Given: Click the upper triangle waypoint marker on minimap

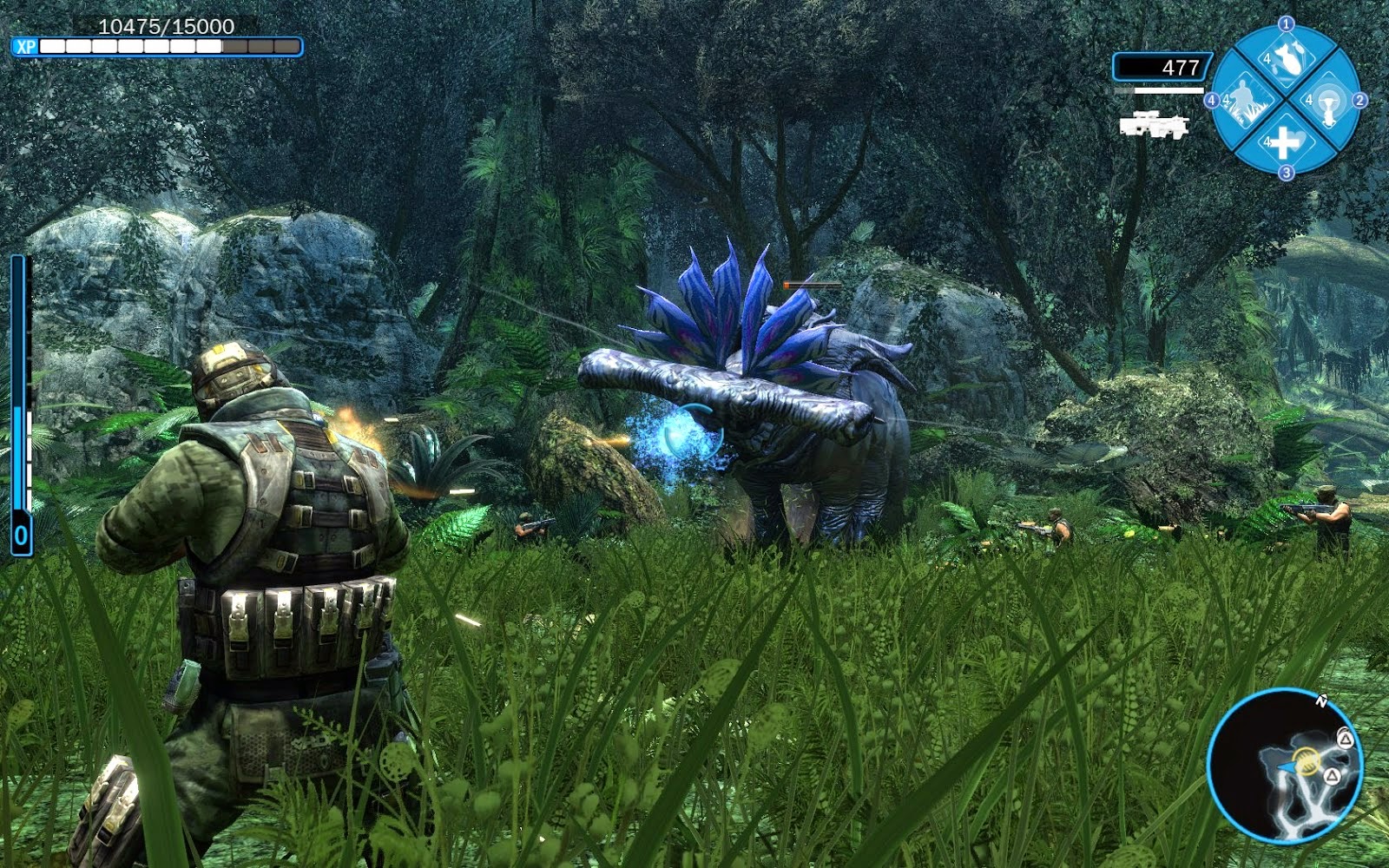Looking at the screenshot, I should 1346,740.
